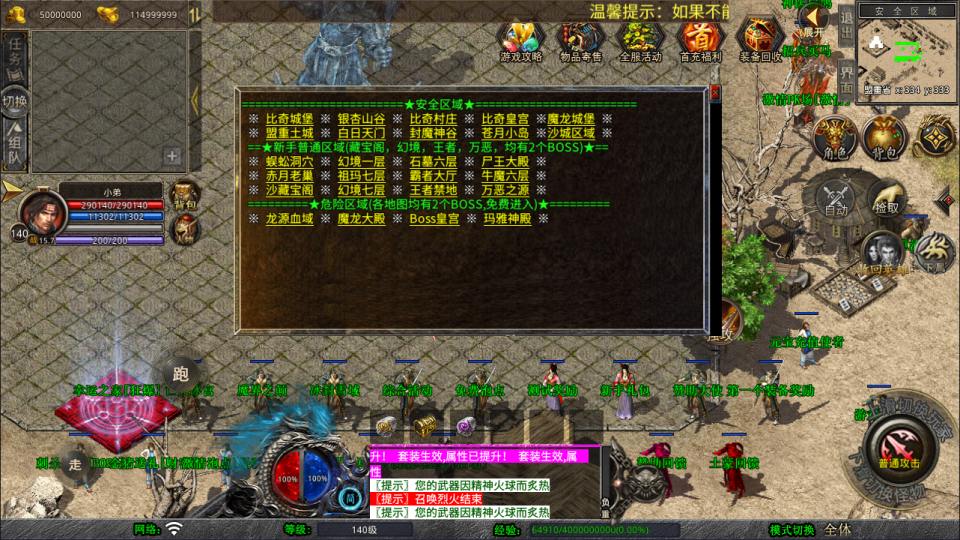Toggle the 跑 run movement button
Image resolution: width=960 pixels, height=540 pixels.
pyautogui.click(x=181, y=375)
